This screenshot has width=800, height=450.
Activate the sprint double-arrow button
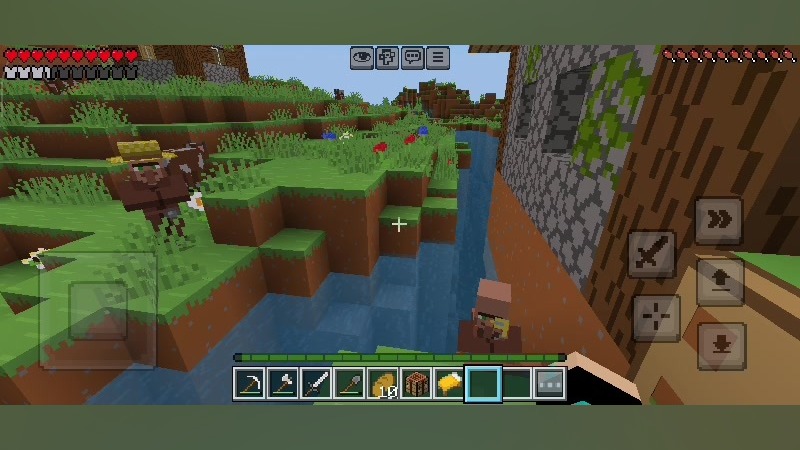click(719, 221)
